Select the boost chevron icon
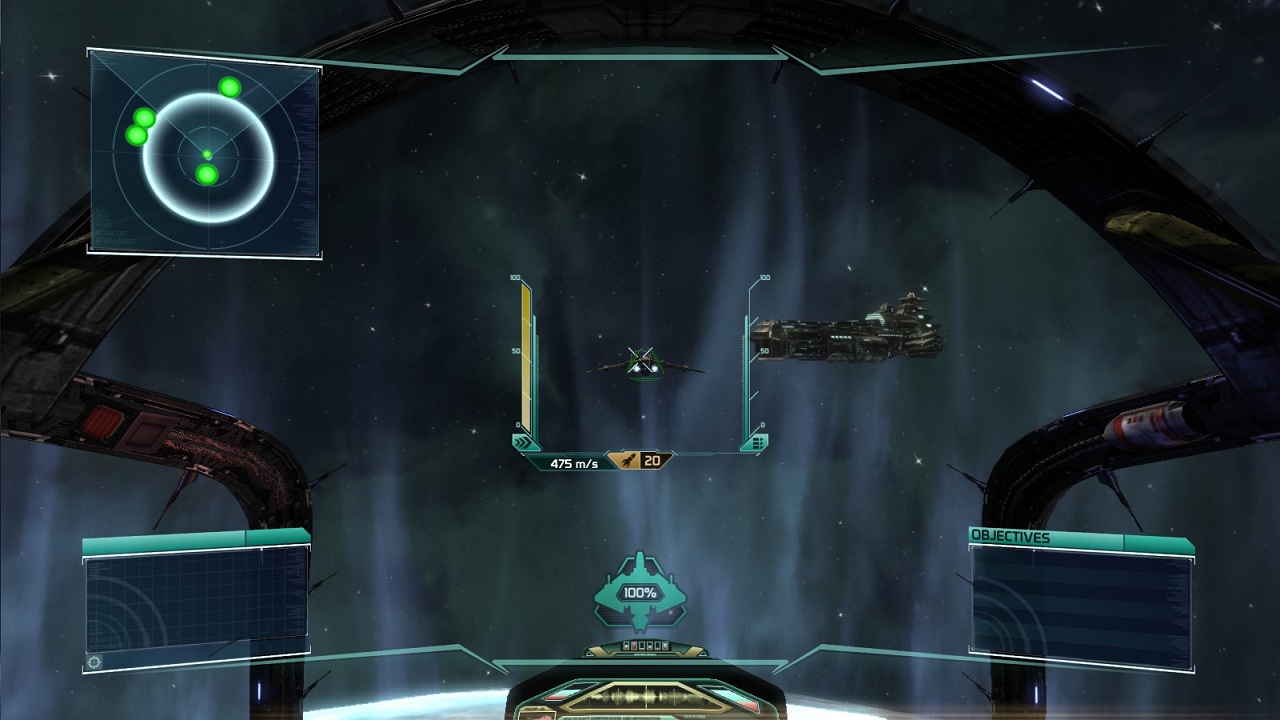Screen dimensions: 1280x720 (x=523, y=442)
